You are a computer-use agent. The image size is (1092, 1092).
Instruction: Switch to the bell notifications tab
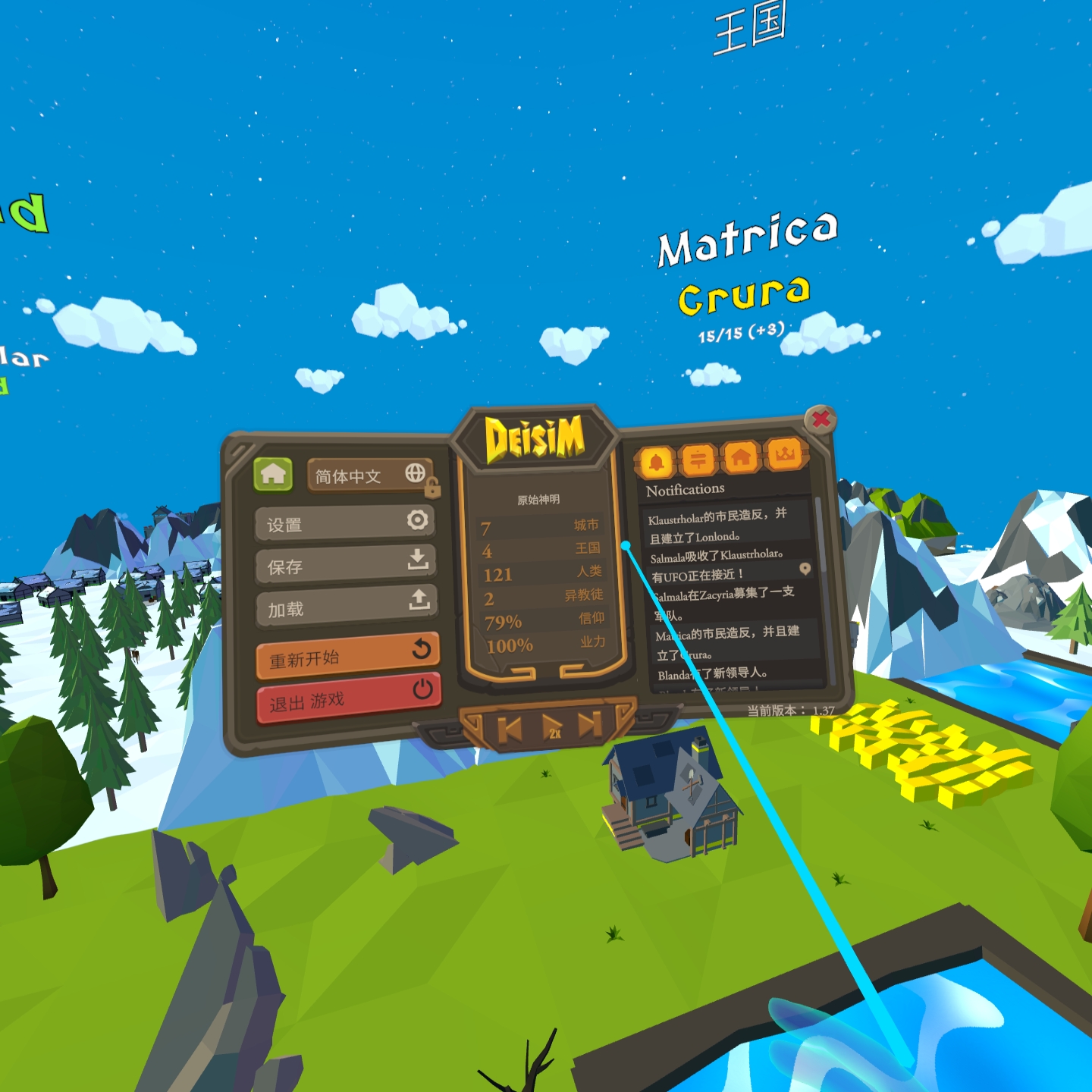(657, 461)
